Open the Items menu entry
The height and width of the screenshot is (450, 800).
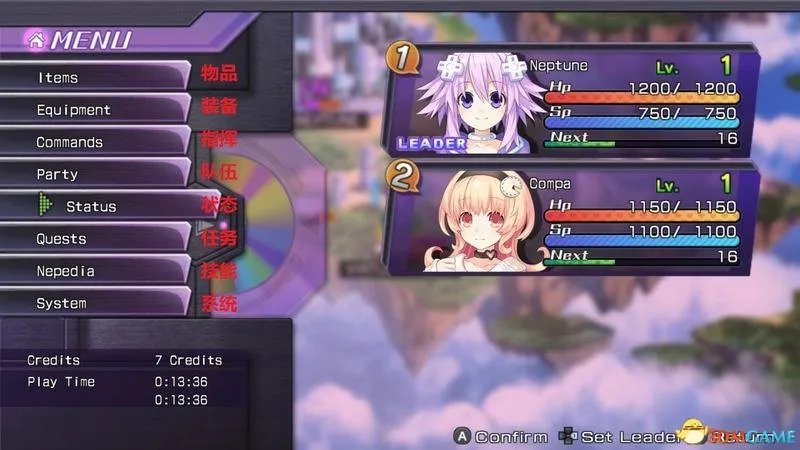(x=95, y=77)
